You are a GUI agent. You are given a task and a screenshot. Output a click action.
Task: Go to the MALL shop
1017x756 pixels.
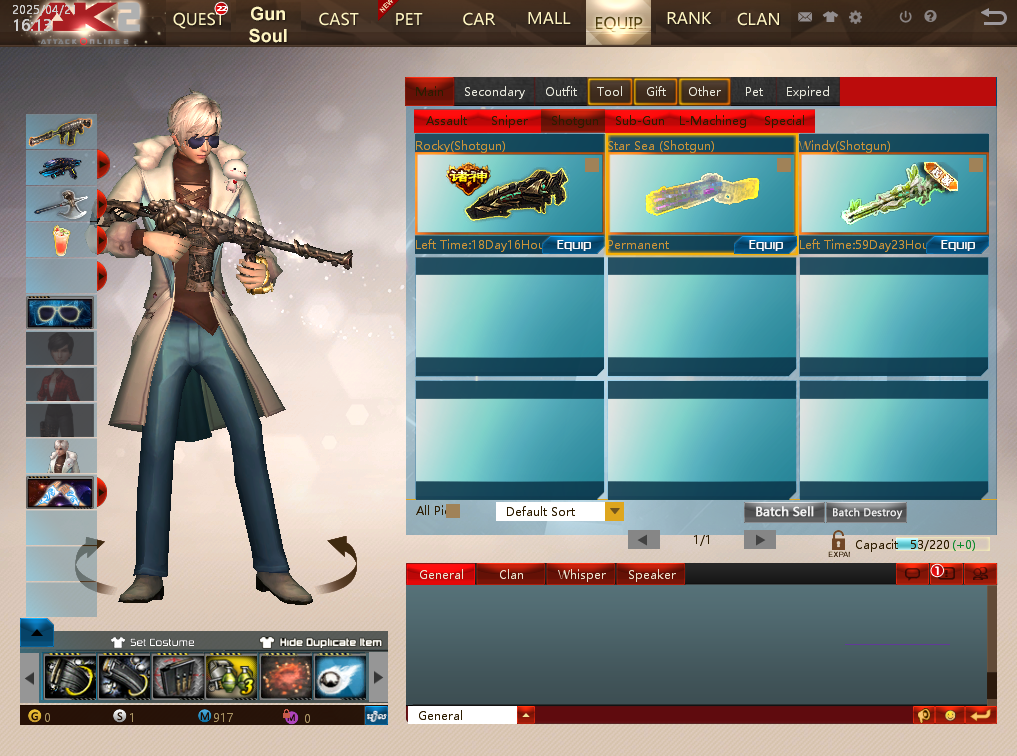548,18
